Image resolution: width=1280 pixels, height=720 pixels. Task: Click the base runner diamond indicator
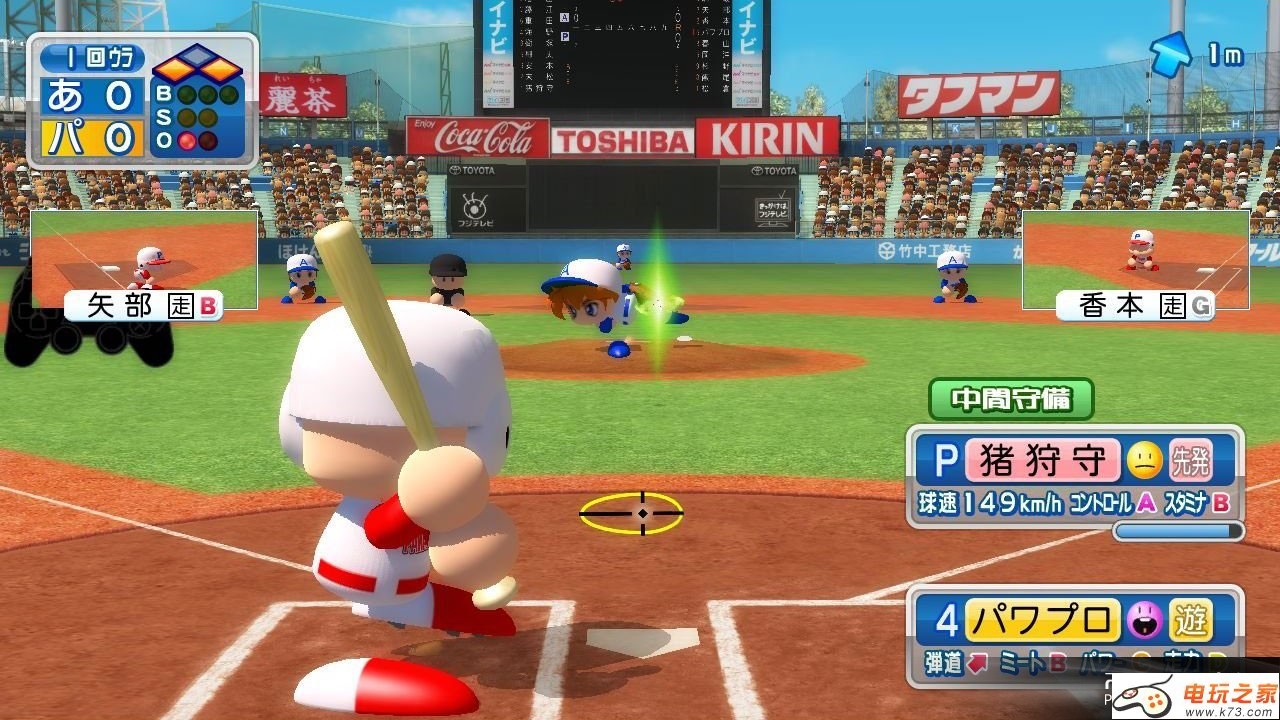coord(197,67)
